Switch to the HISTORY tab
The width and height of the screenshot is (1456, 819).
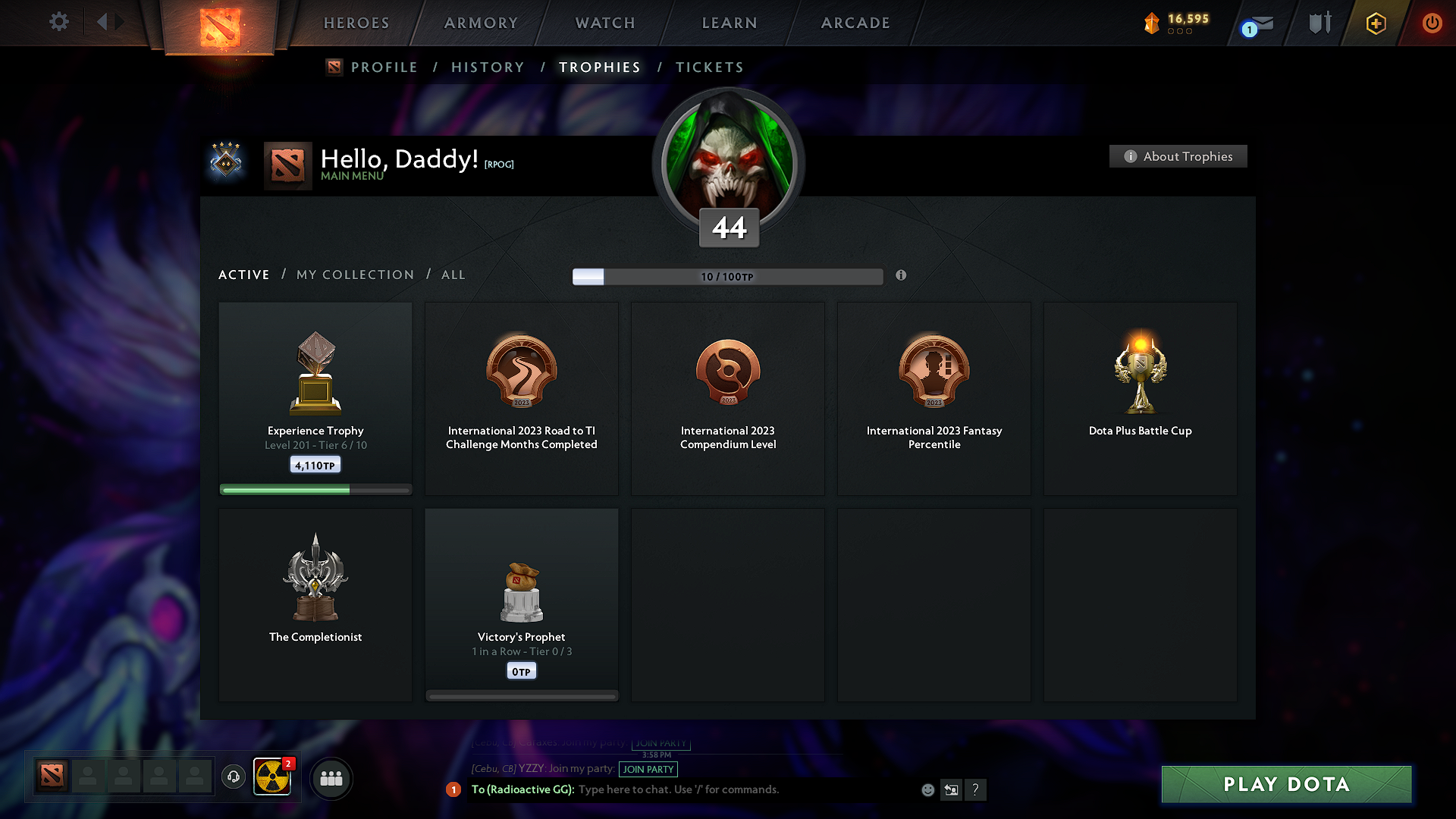pos(488,67)
